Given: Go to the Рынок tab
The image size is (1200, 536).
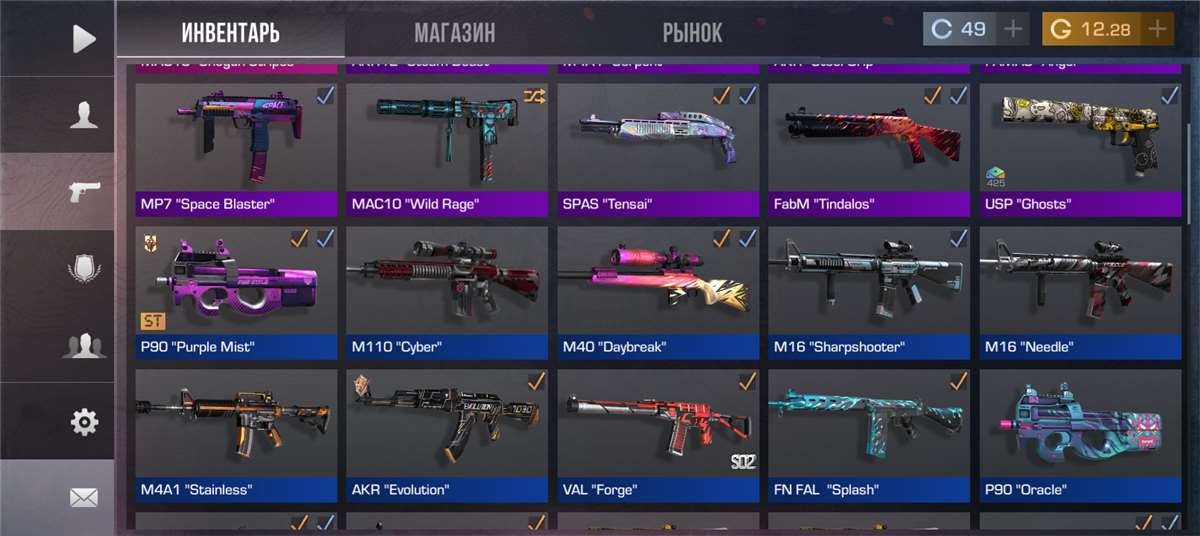Looking at the screenshot, I should (x=691, y=32).
